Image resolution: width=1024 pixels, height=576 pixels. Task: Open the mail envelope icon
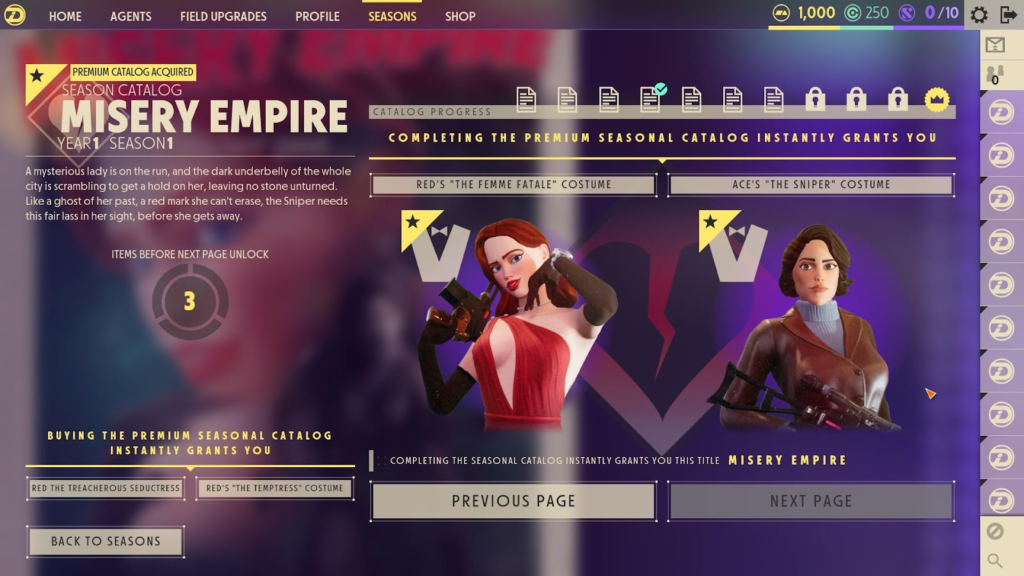pos(995,45)
